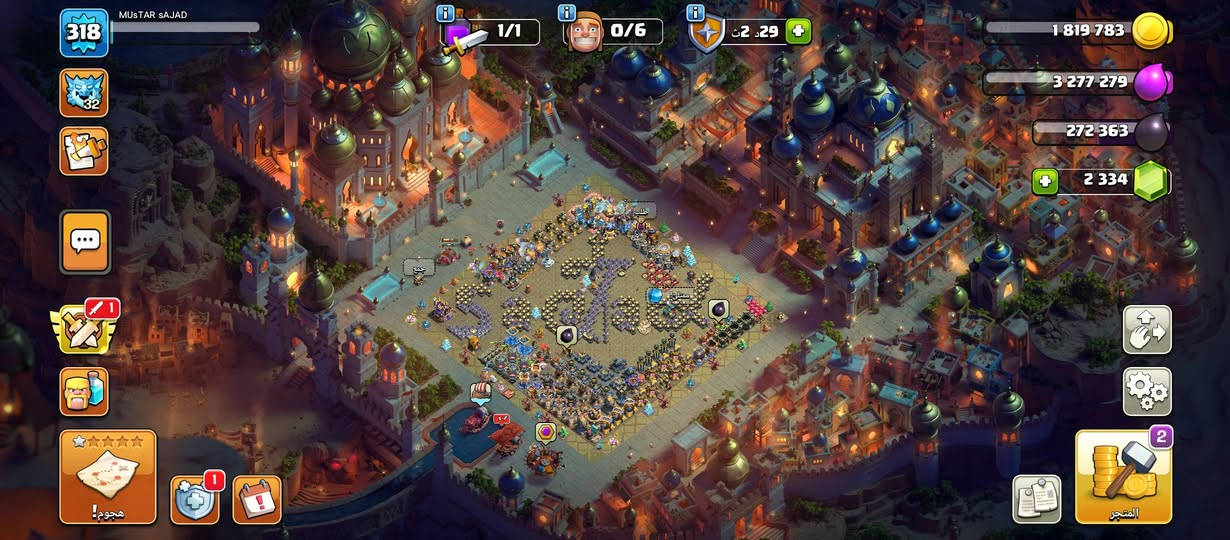Show info for the 0/6 builders counter
Image resolution: width=1230 pixels, height=540 pixels.
[x=567, y=13]
